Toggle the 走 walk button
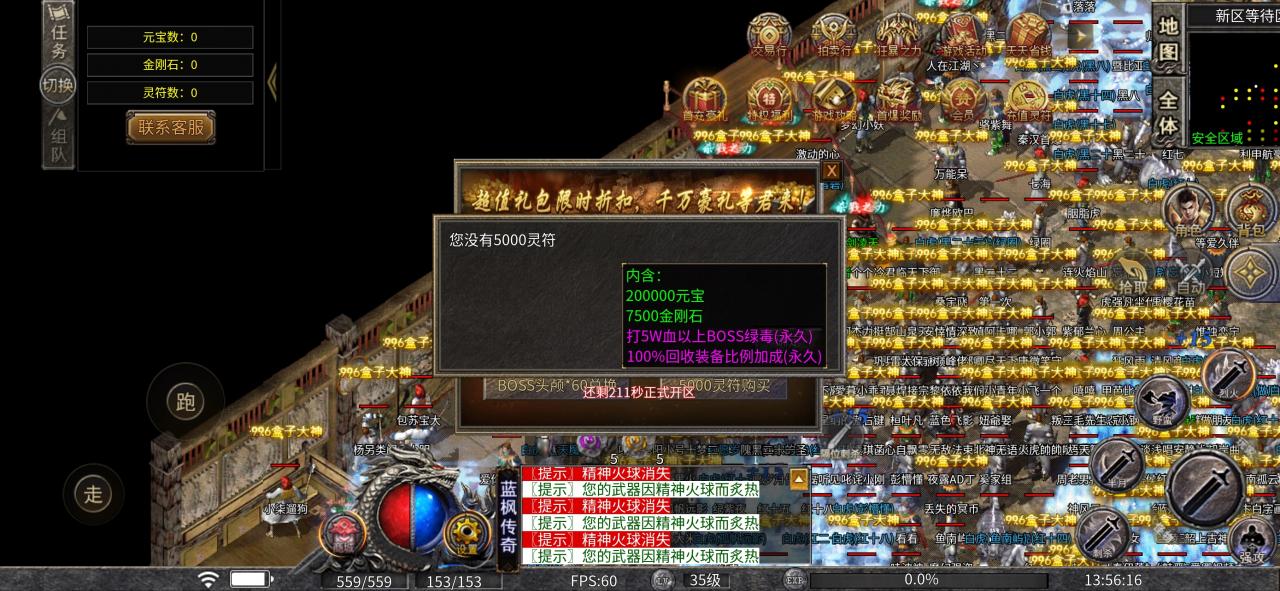The height and width of the screenshot is (591, 1280). coord(93,493)
